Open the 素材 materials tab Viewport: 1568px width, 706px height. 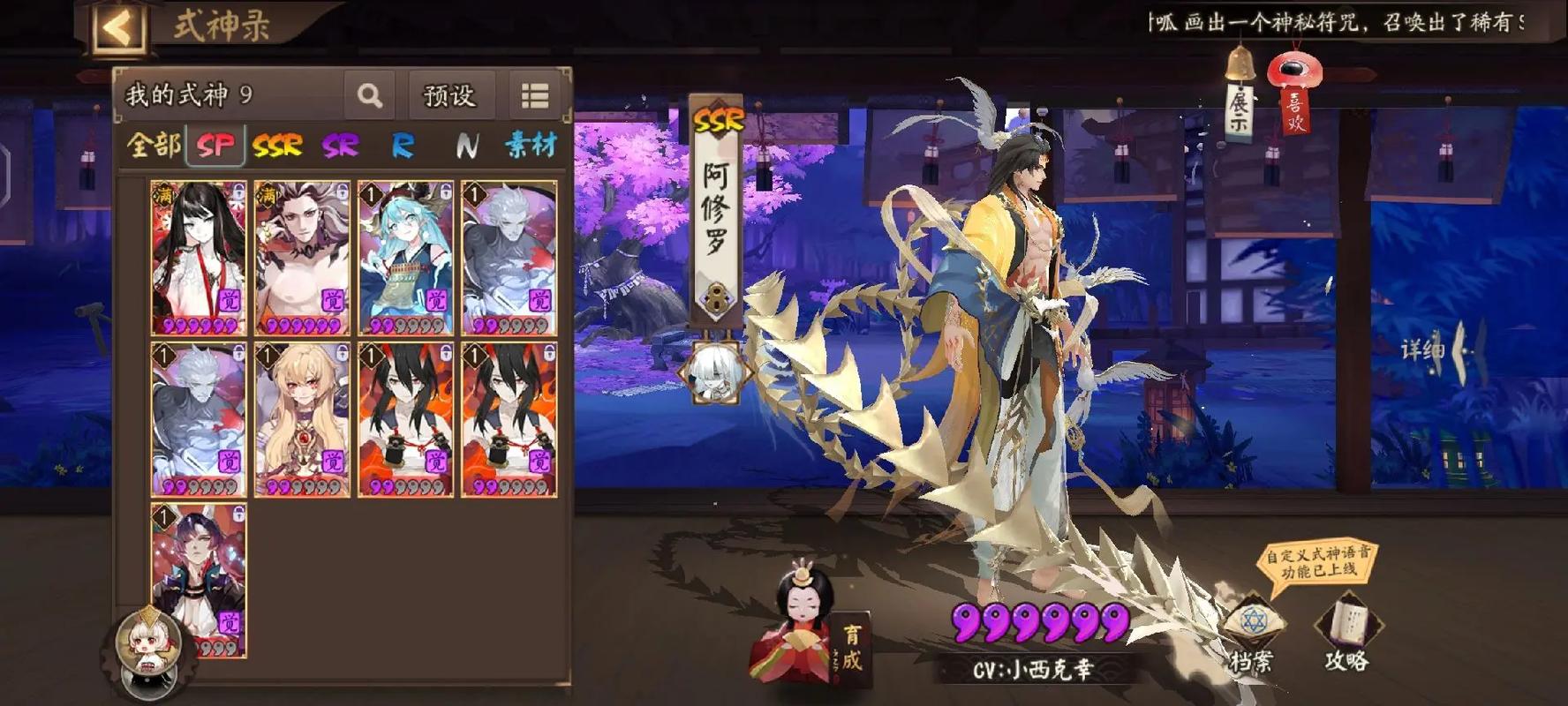pyautogui.click(x=531, y=145)
